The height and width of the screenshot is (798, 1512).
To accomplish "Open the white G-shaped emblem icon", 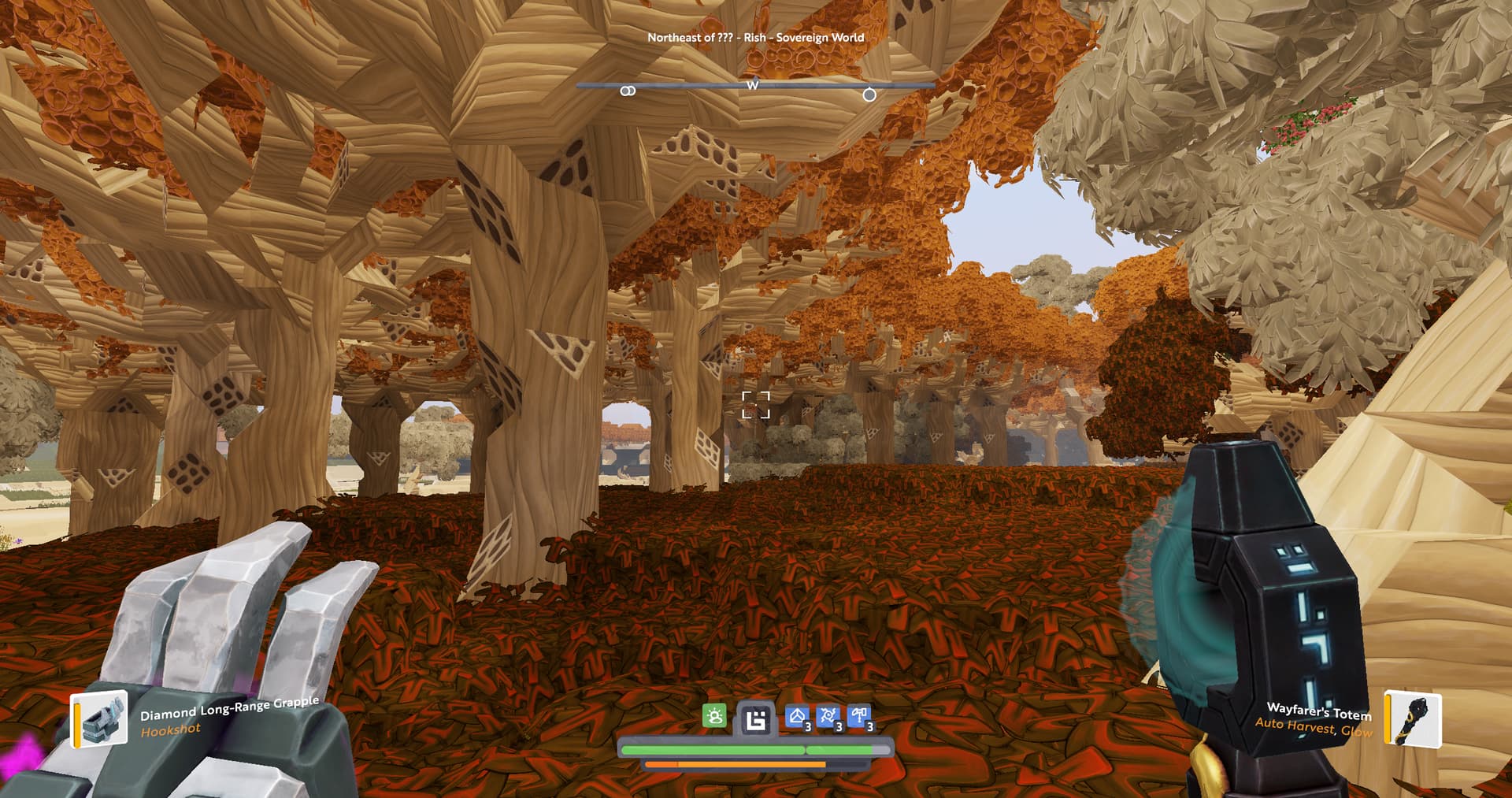I will (756, 719).
